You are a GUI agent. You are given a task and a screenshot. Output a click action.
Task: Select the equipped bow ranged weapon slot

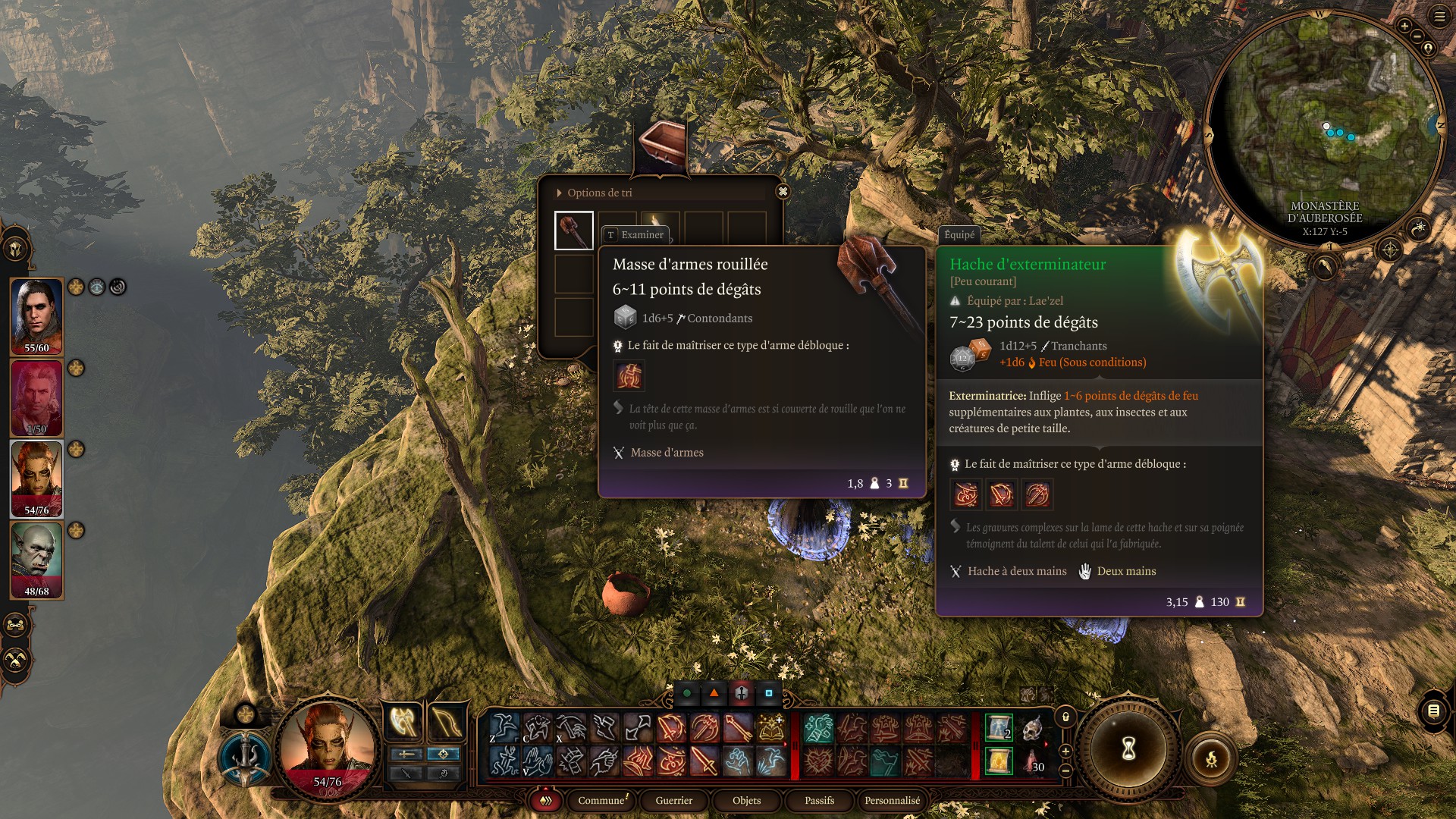447,721
